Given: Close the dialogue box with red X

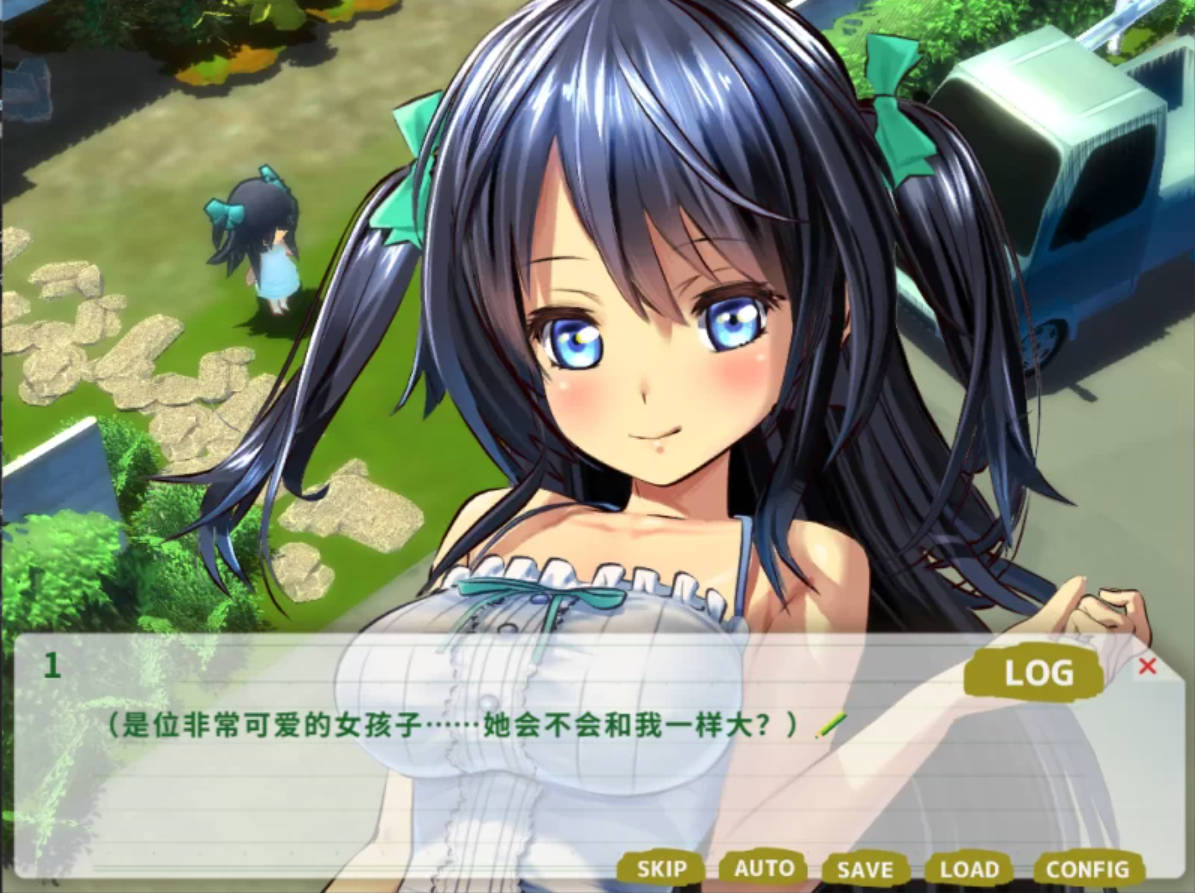Looking at the screenshot, I should click(1148, 666).
